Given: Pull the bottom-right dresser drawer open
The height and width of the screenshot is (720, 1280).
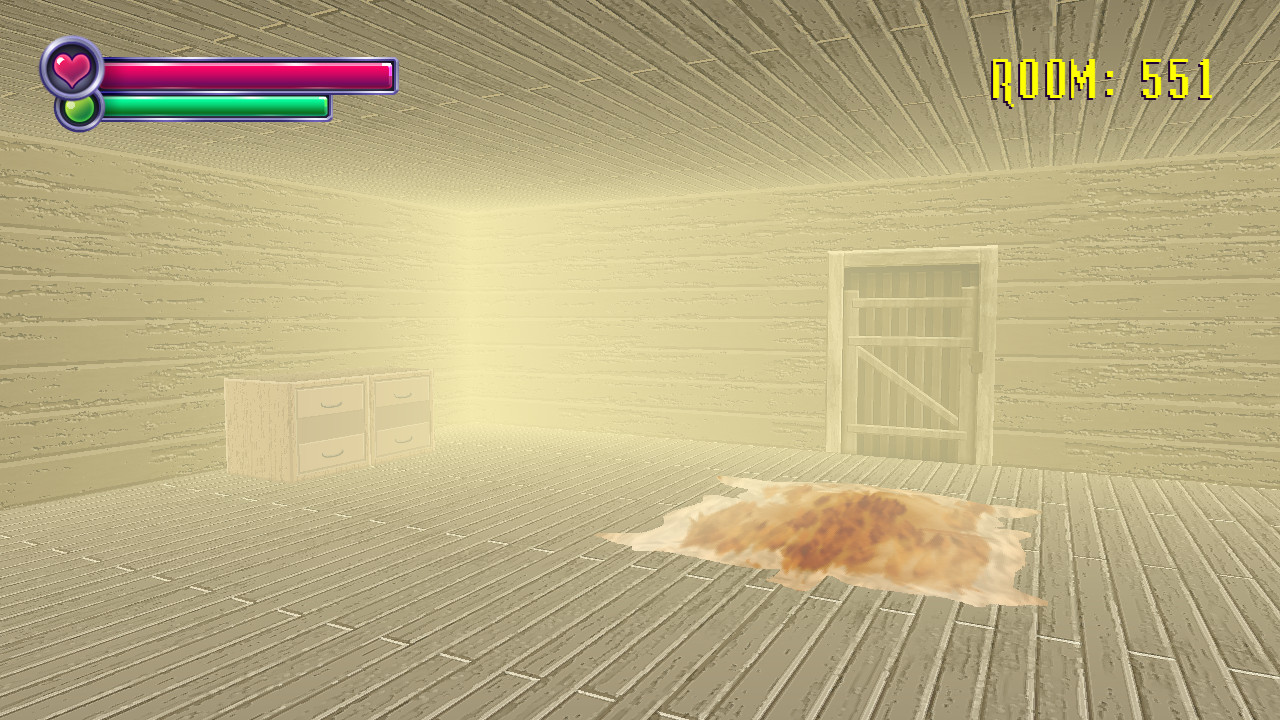Looking at the screenshot, I should click(403, 440).
